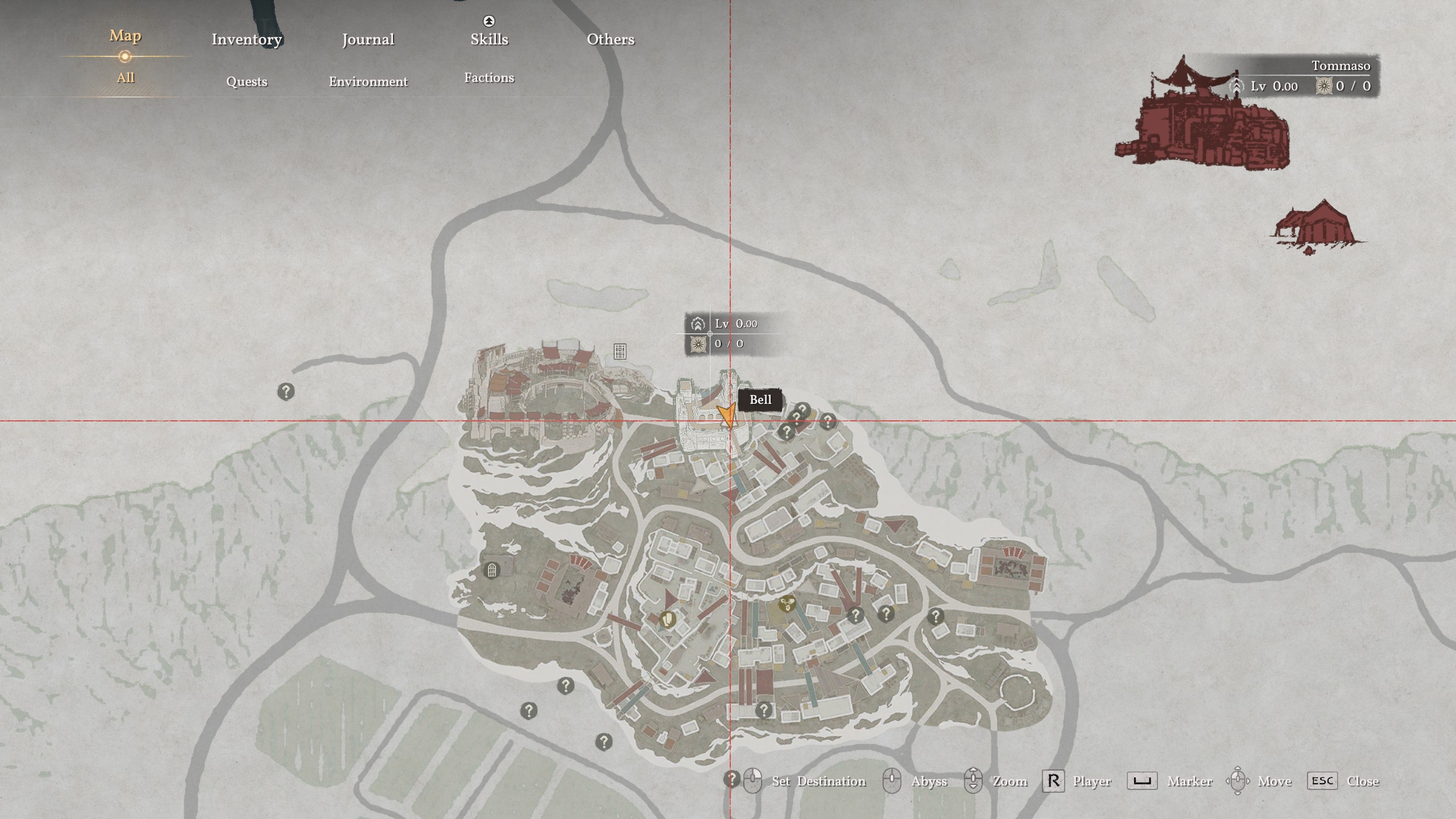
Task: Select the Others tab
Action: pos(610,39)
